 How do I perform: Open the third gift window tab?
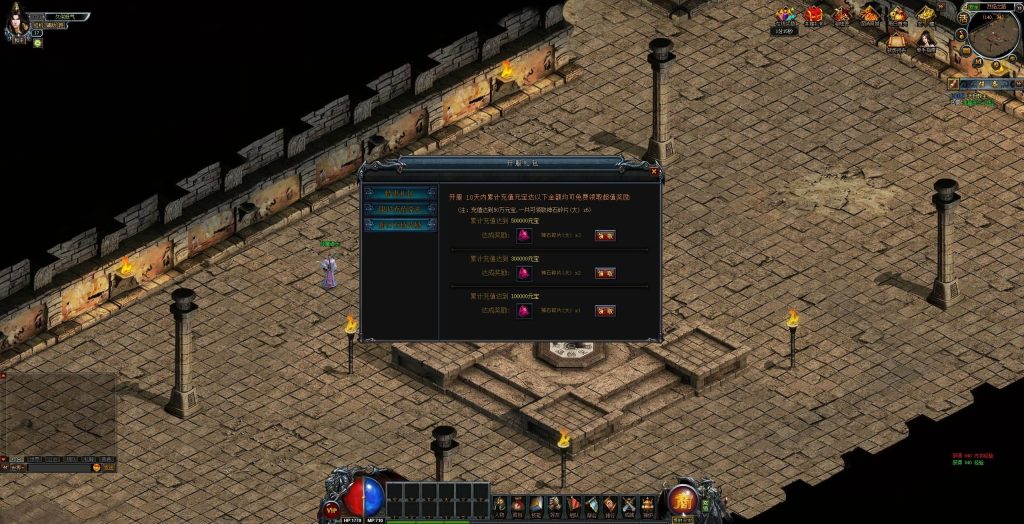click(x=400, y=225)
